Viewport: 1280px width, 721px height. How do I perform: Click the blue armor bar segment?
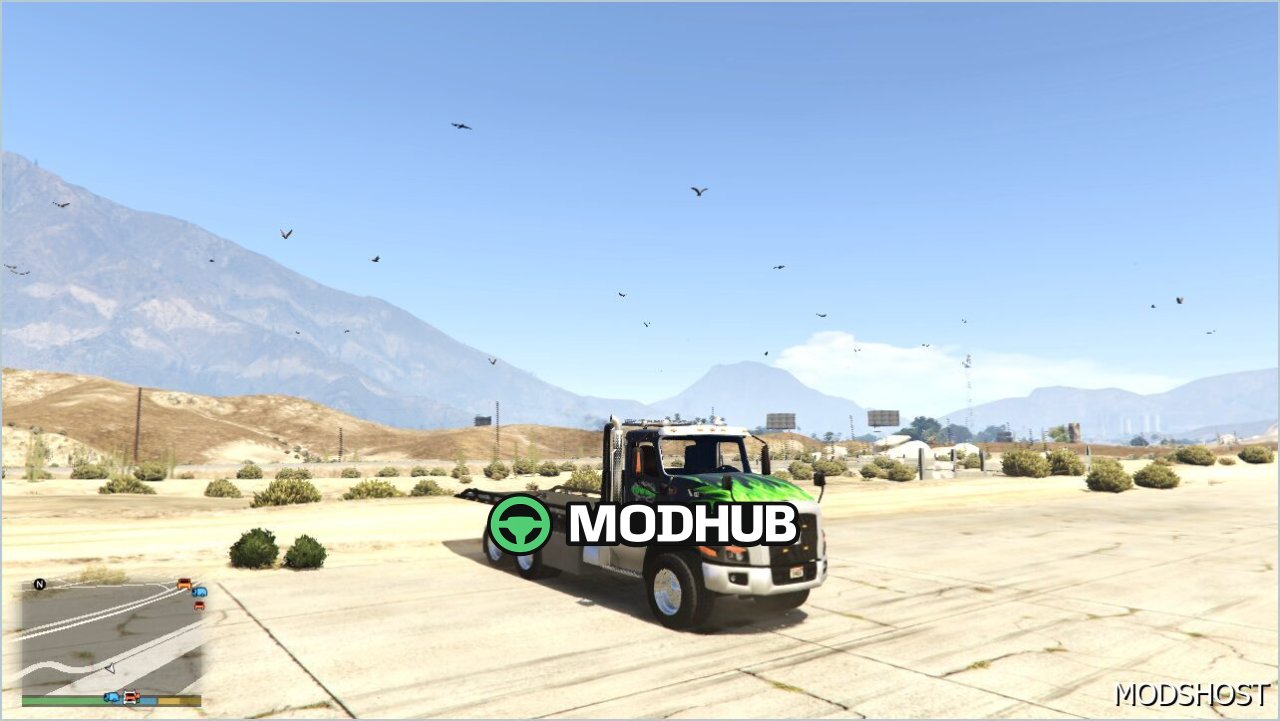150,699
